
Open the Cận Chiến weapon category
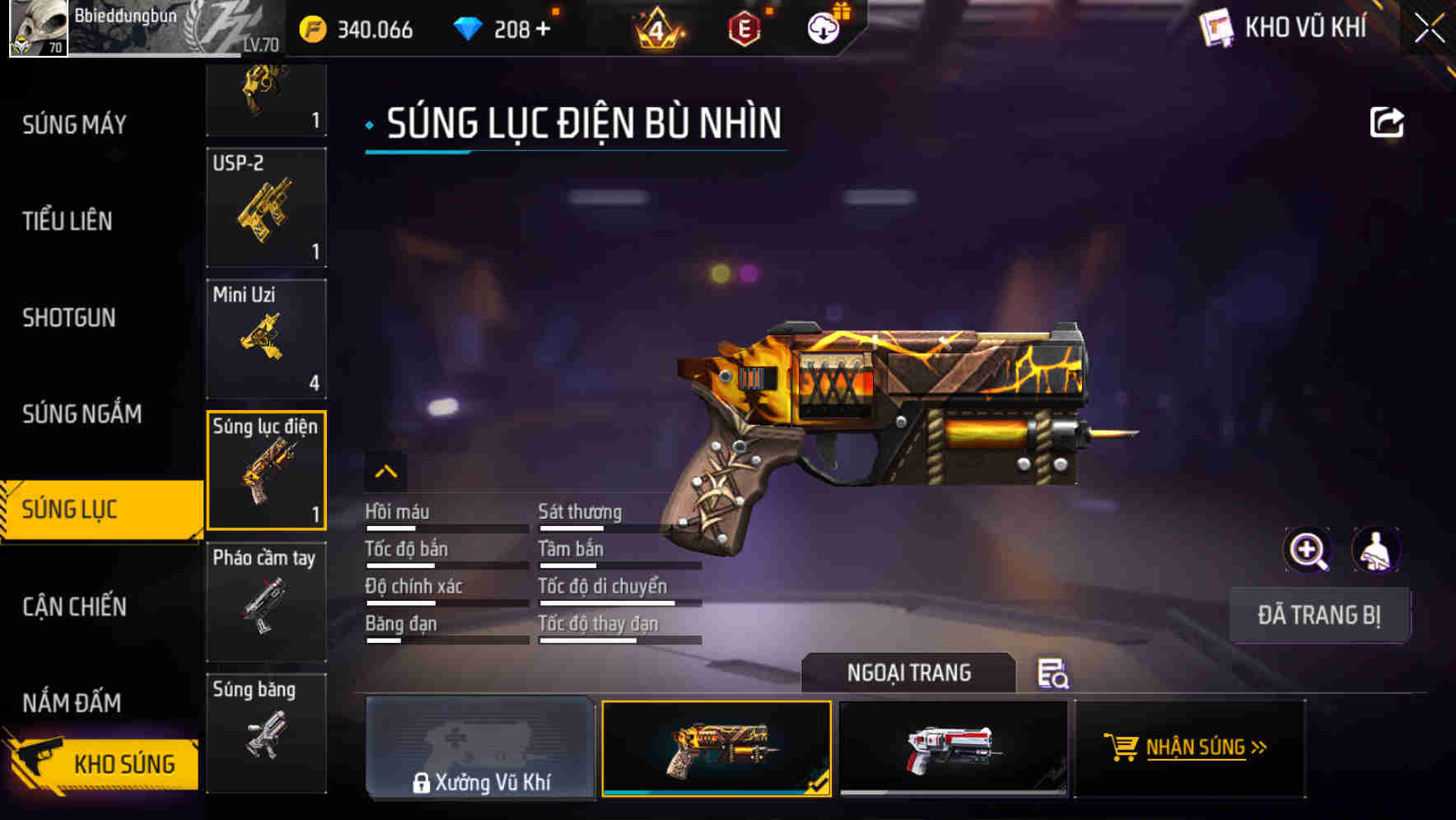[76, 607]
